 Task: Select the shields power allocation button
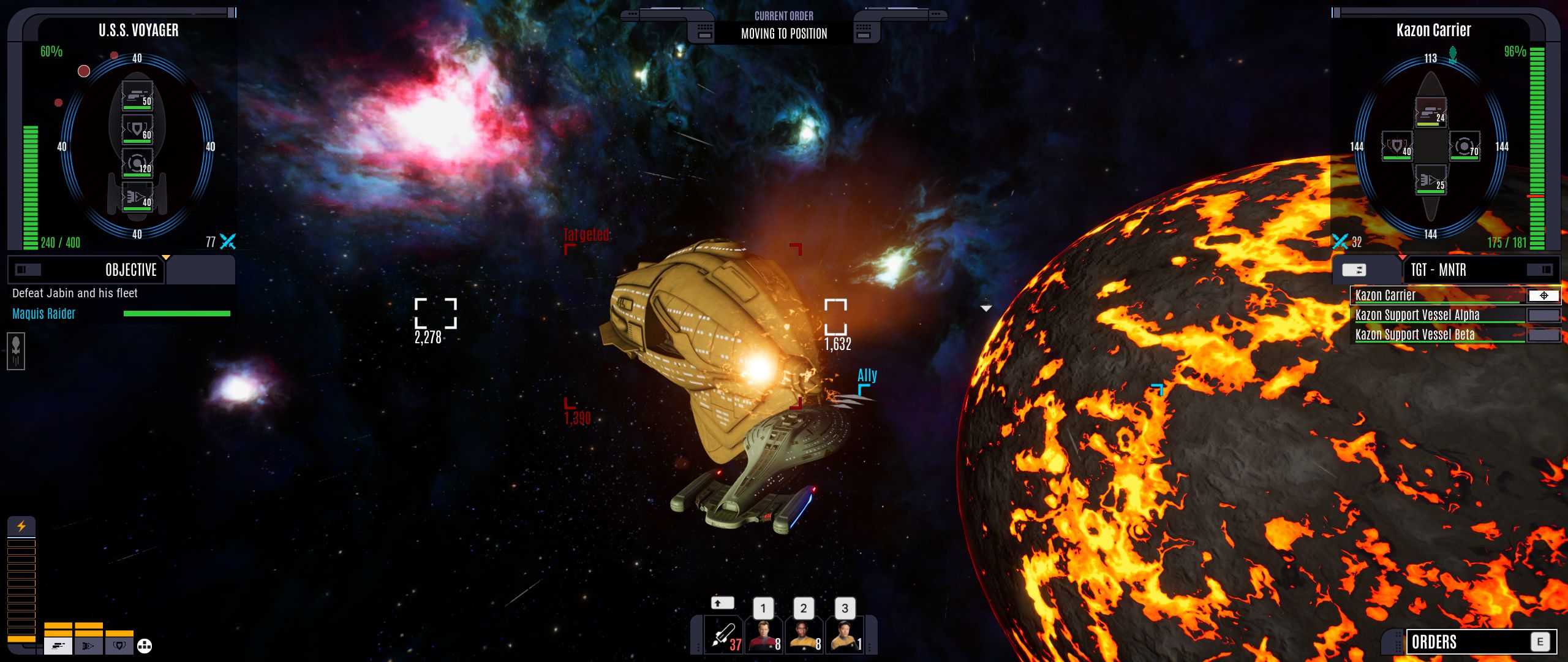[x=119, y=645]
